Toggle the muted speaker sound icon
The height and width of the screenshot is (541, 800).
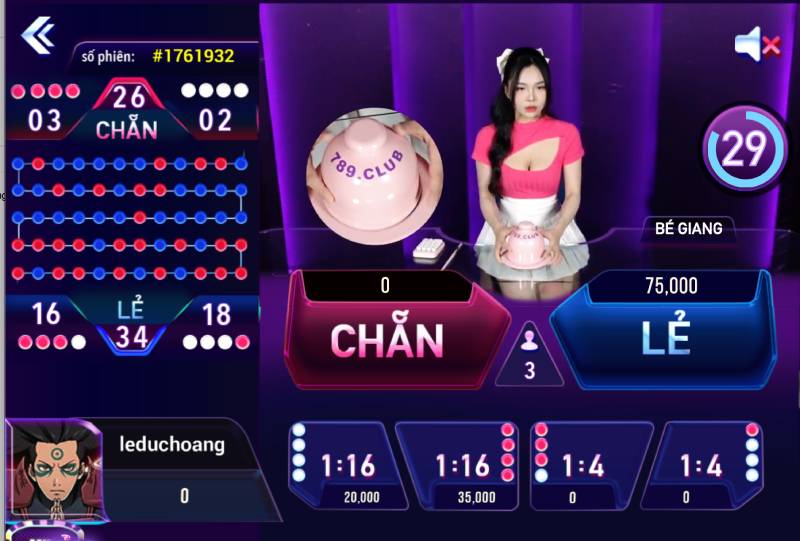pos(756,44)
